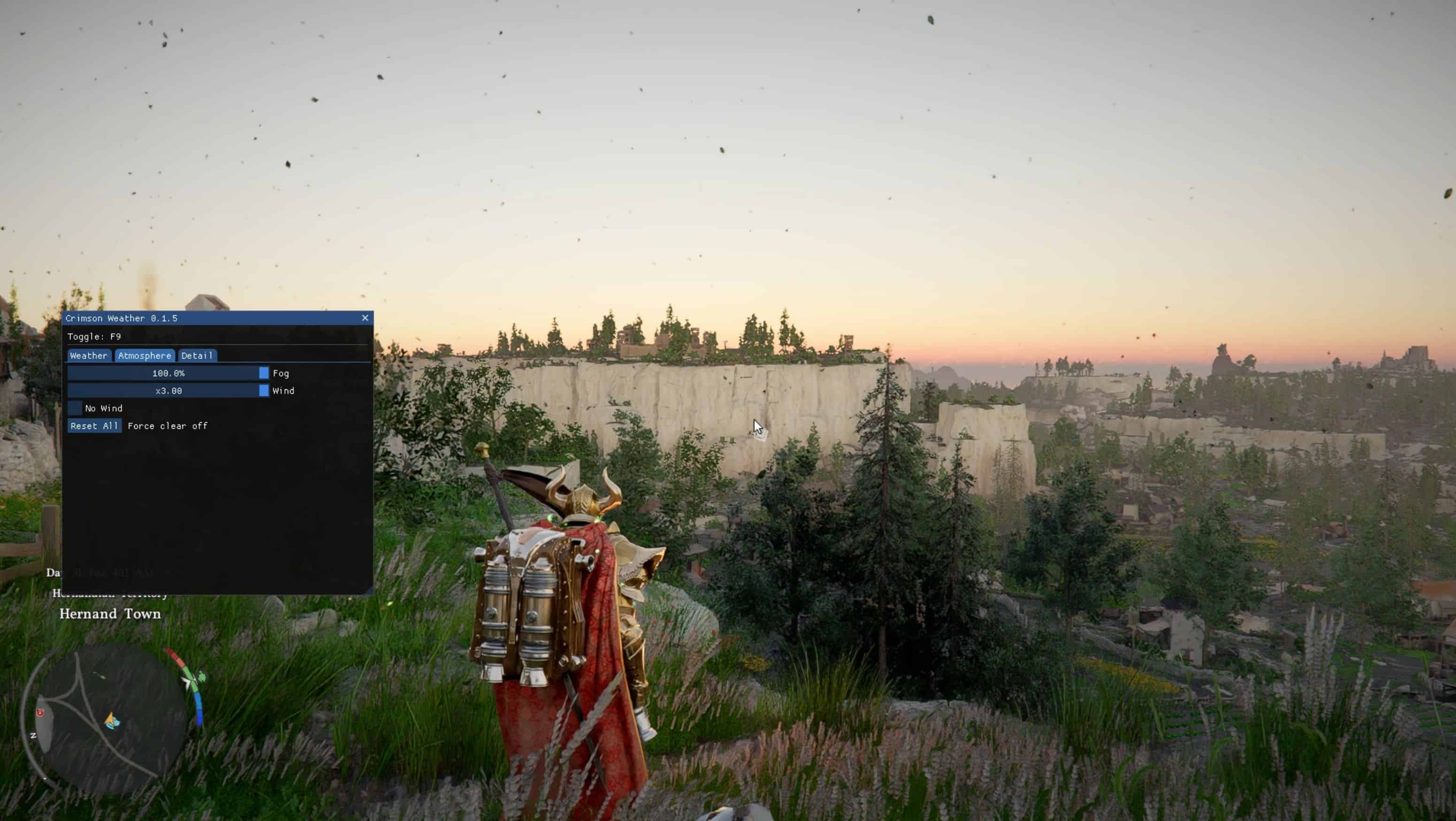Close the Crimson Weather window
The height and width of the screenshot is (821, 1456).
click(x=365, y=318)
